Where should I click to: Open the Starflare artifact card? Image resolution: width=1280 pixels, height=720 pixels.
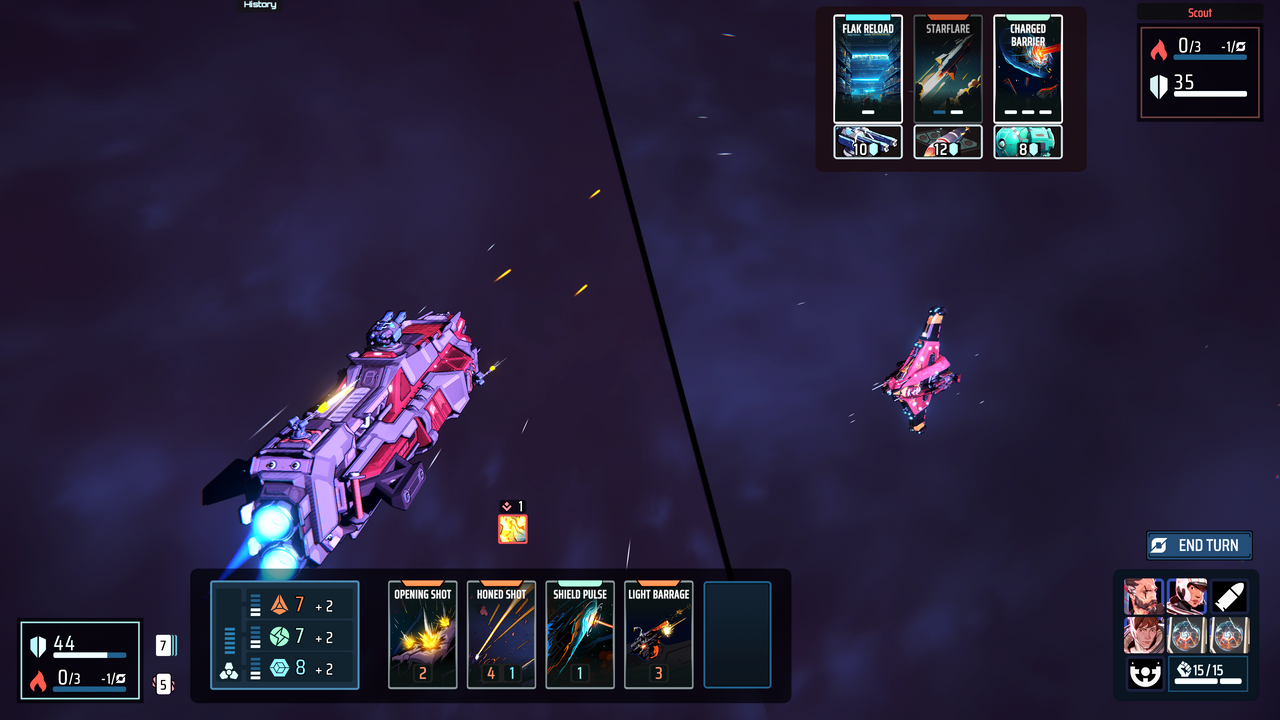(948, 68)
